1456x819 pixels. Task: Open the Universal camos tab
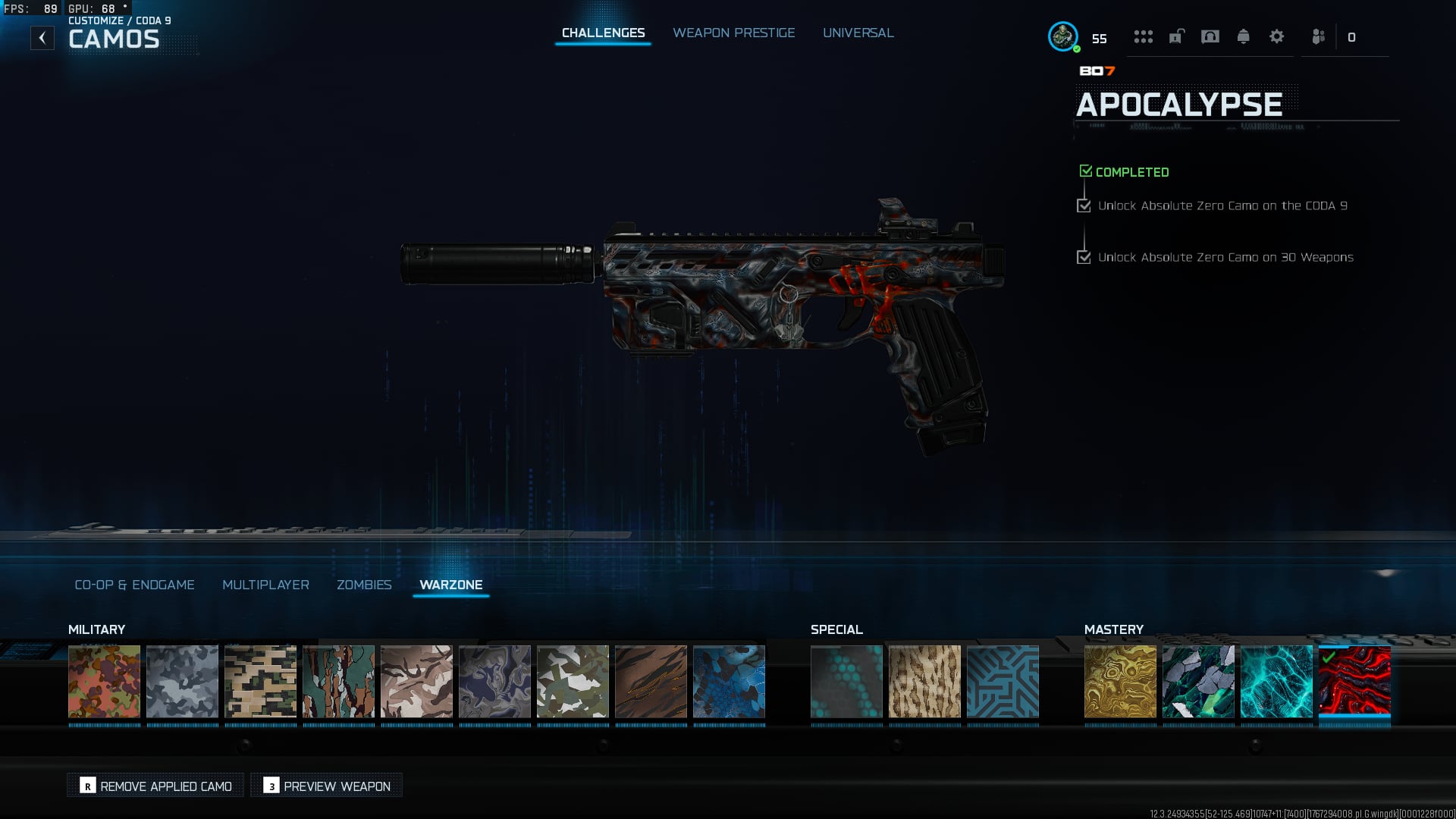coord(858,33)
